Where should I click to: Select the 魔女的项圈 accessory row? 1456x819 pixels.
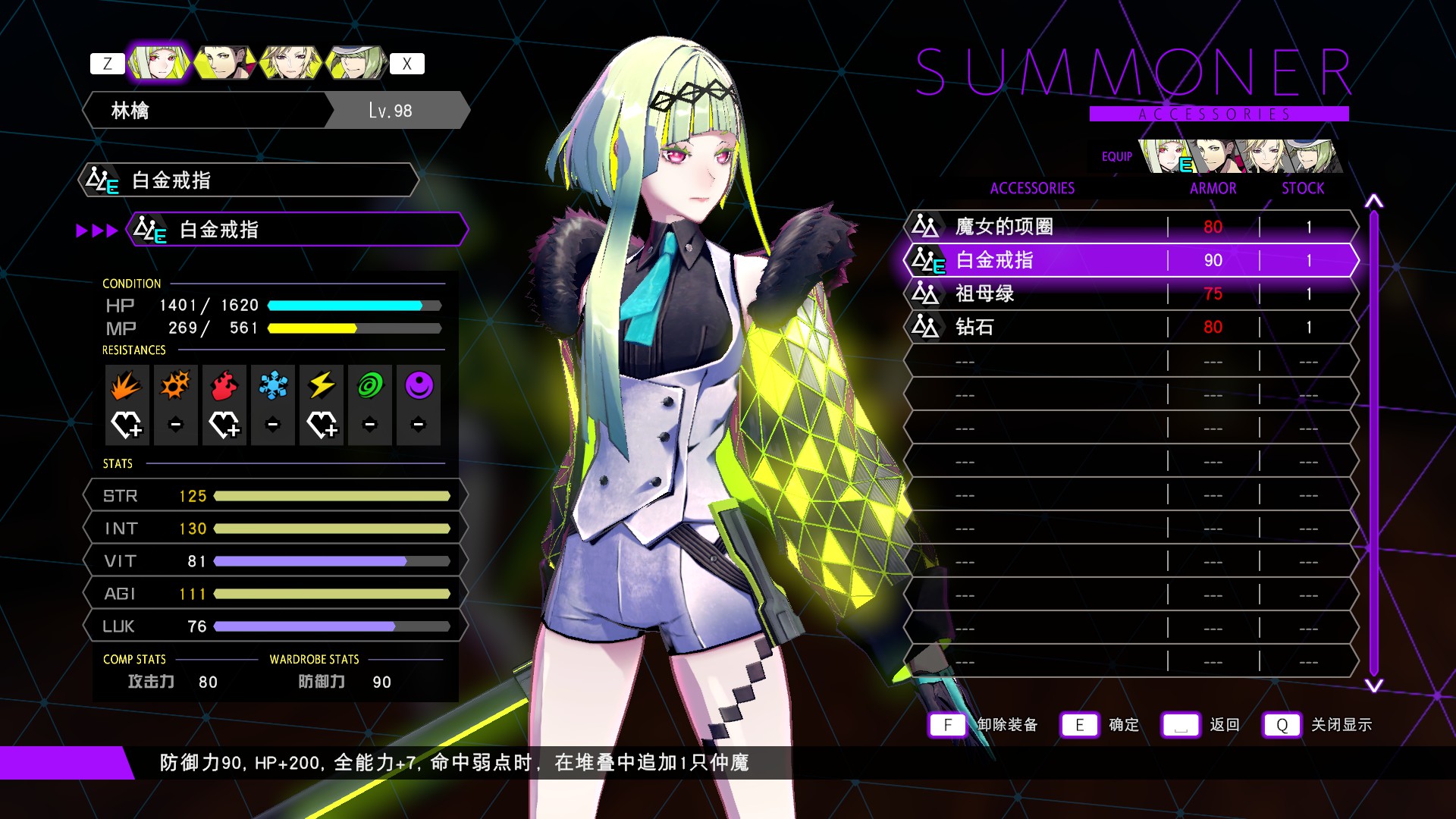point(1130,227)
